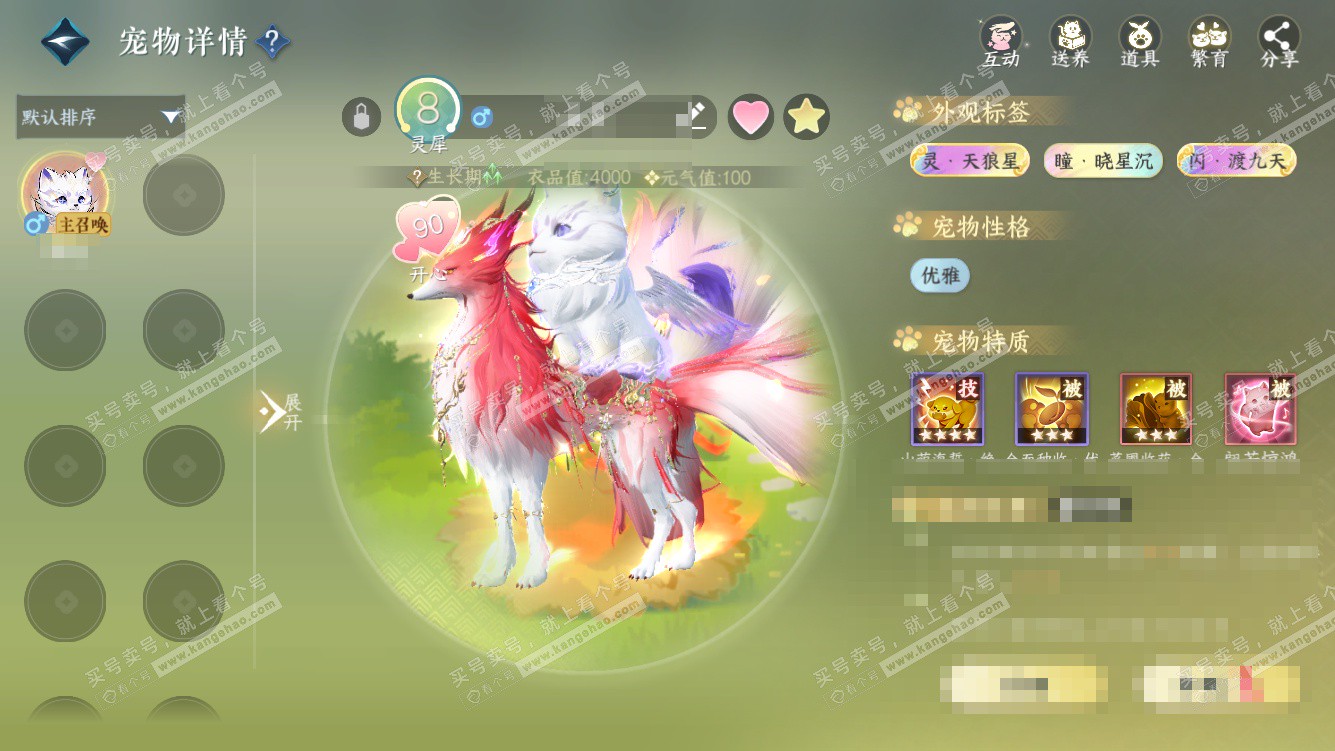Expand the pet list with 展开
Screen dimensions: 1335x751
(x=279, y=411)
